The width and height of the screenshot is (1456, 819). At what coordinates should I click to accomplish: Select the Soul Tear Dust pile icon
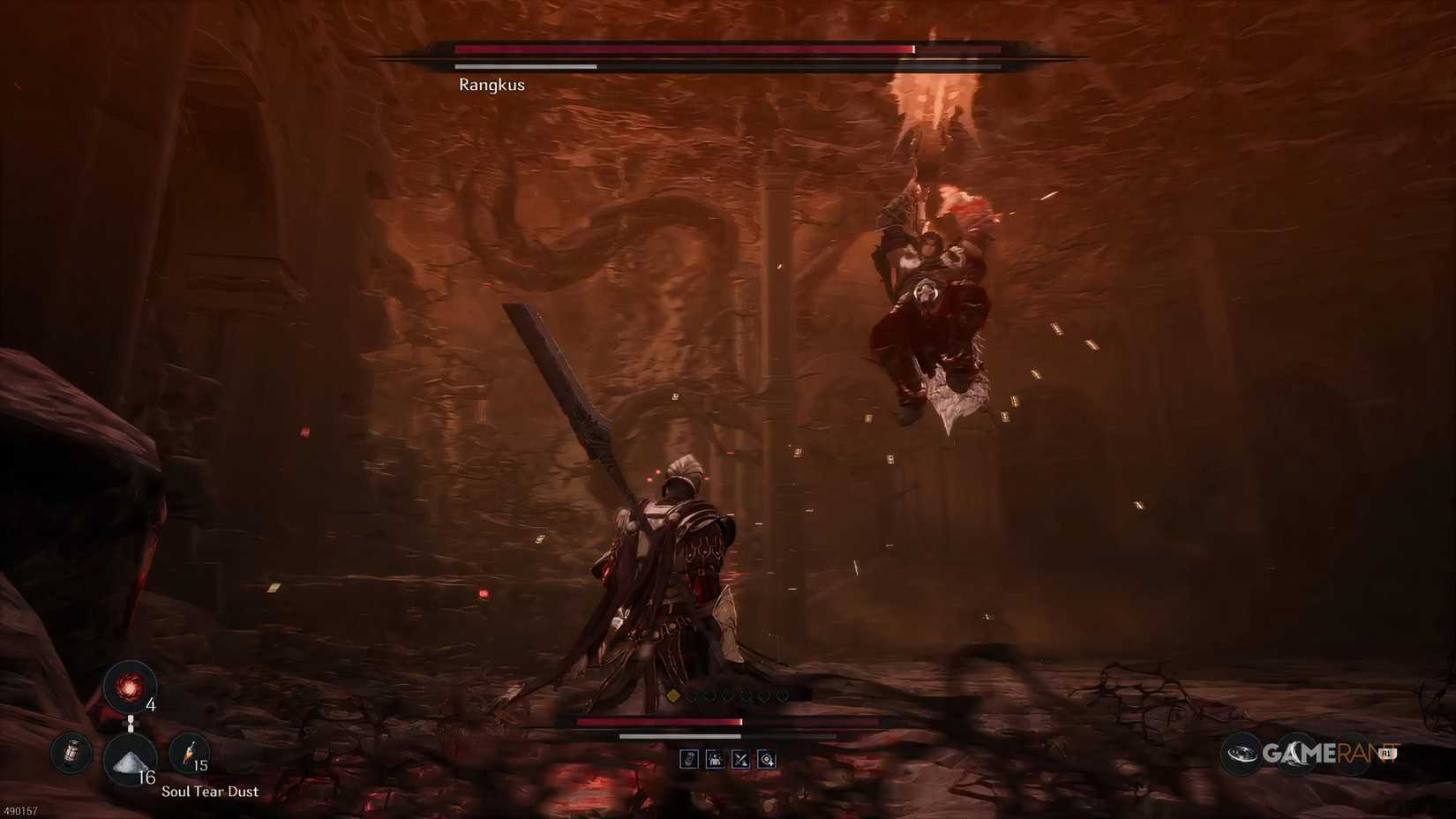point(130,760)
